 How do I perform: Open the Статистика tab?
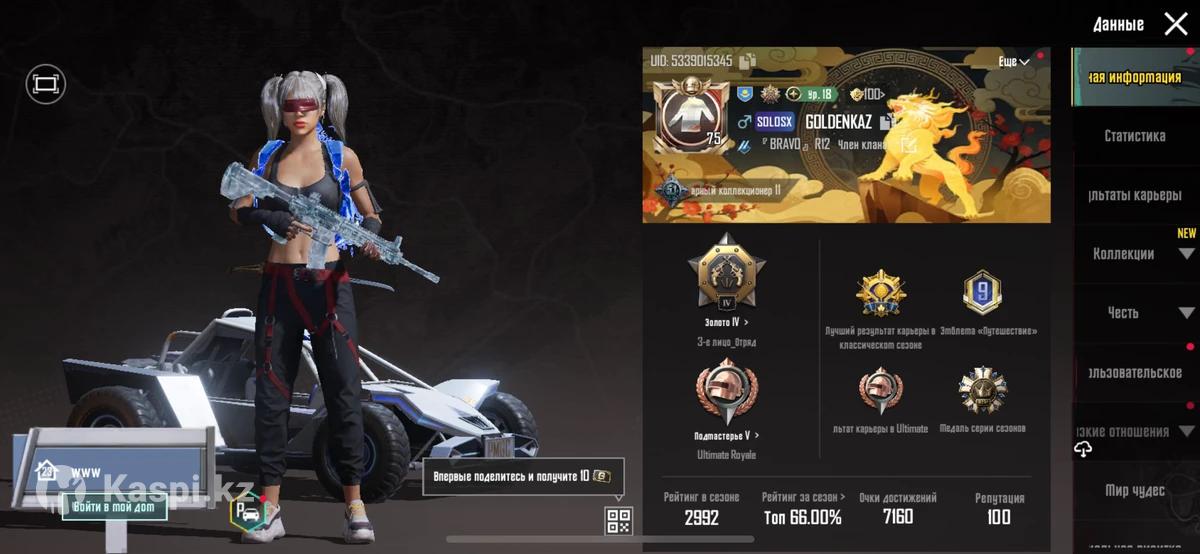(x=1134, y=136)
